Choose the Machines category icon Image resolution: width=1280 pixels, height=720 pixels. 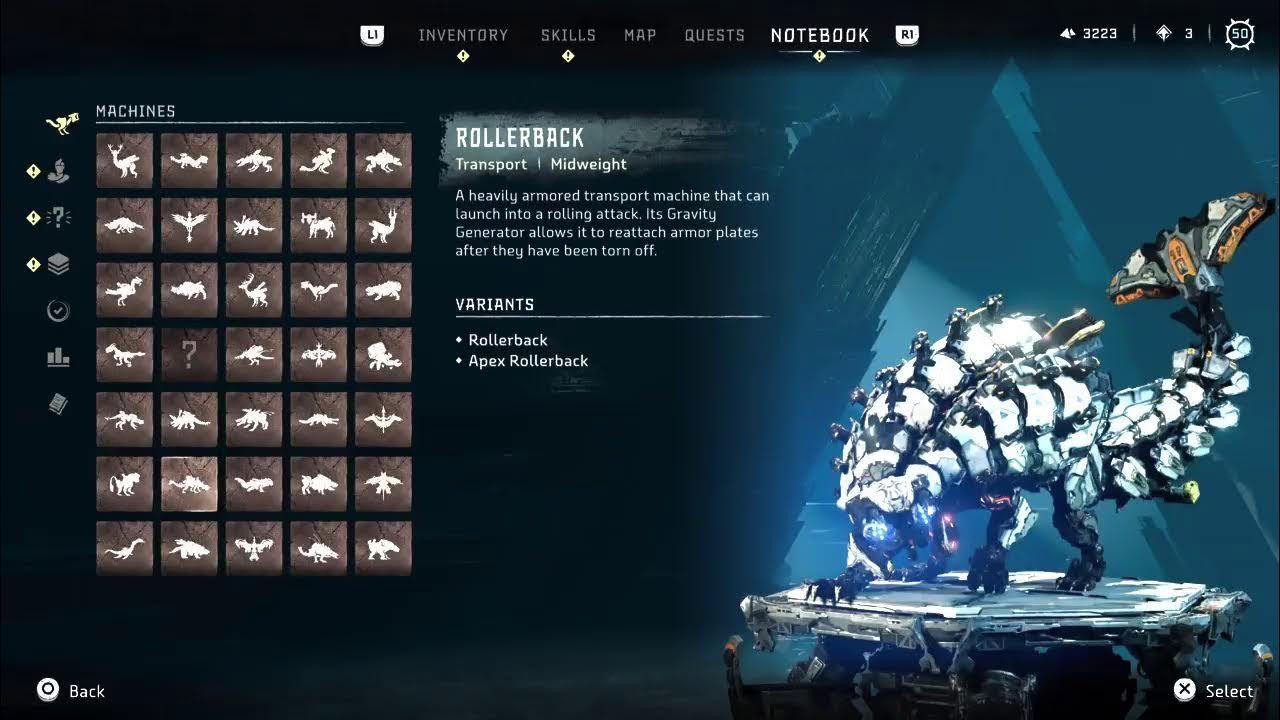coord(61,123)
